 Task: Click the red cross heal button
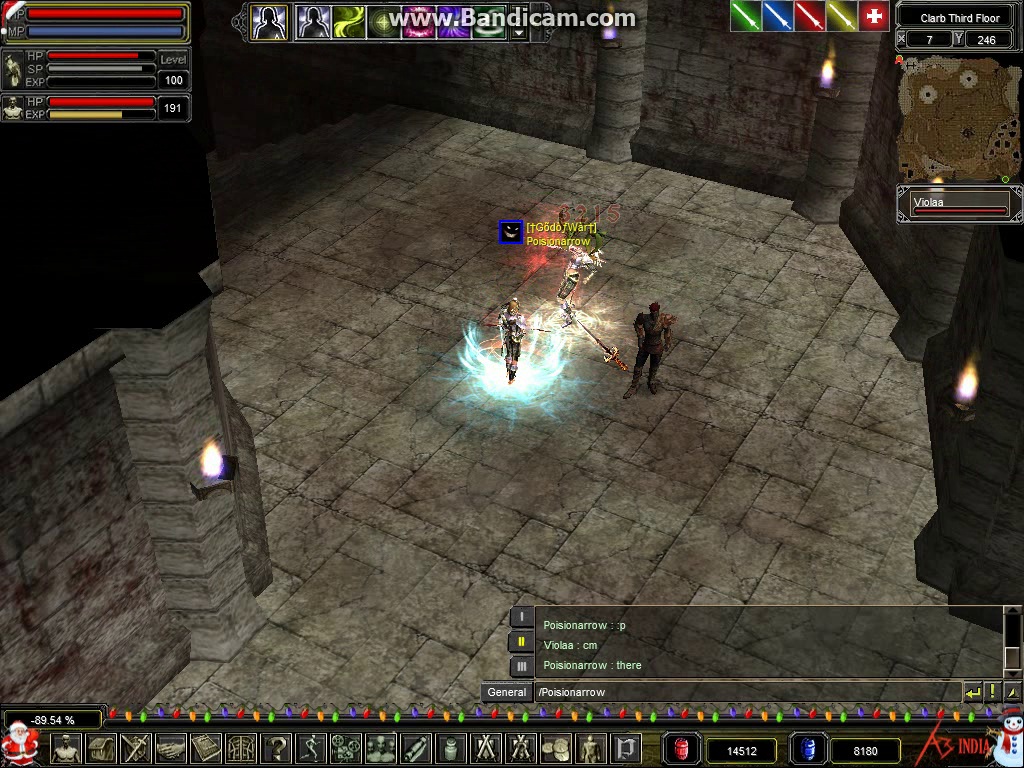[874, 16]
